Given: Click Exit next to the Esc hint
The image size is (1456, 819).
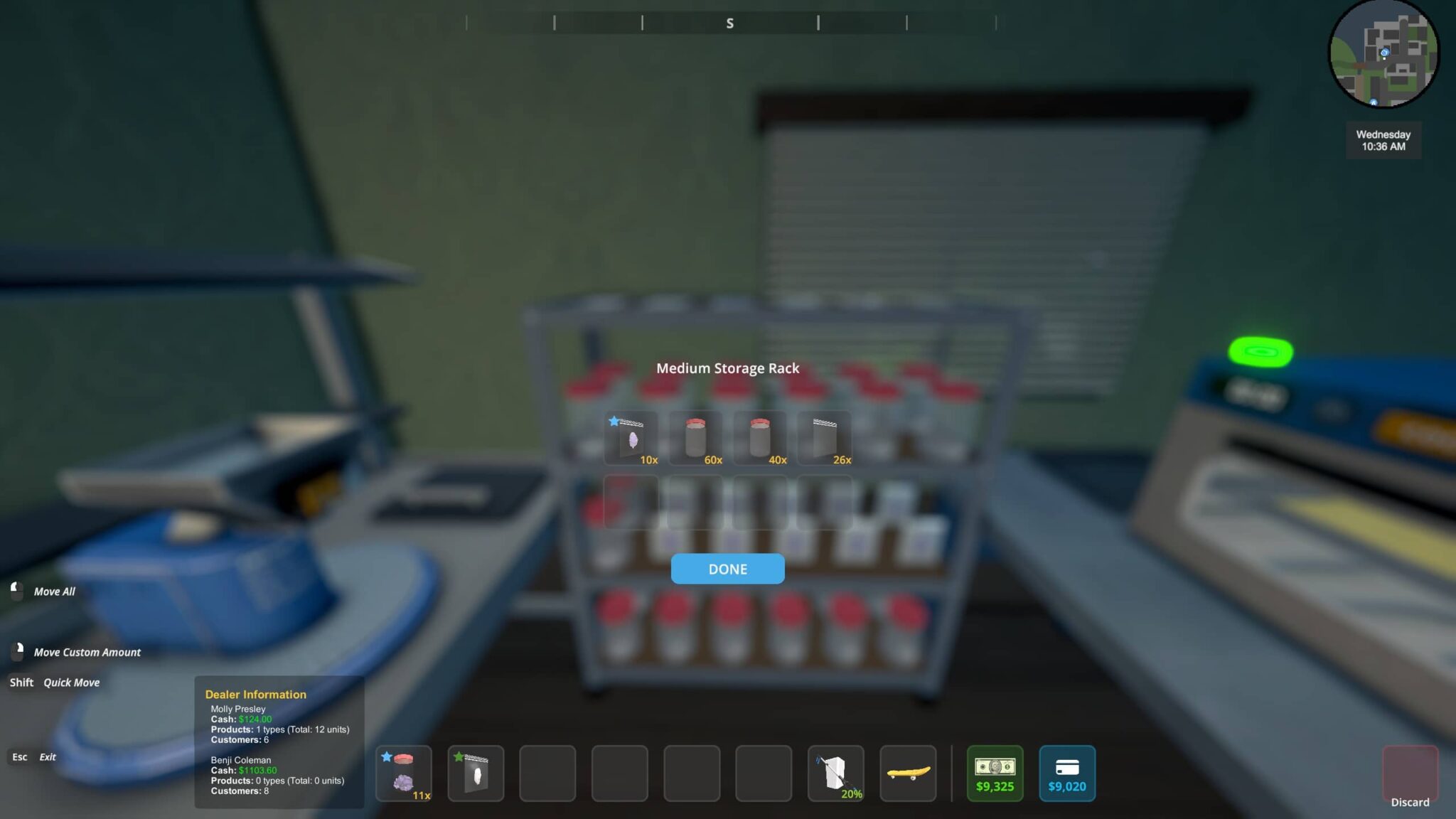Looking at the screenshot, I should pos(48,756).
